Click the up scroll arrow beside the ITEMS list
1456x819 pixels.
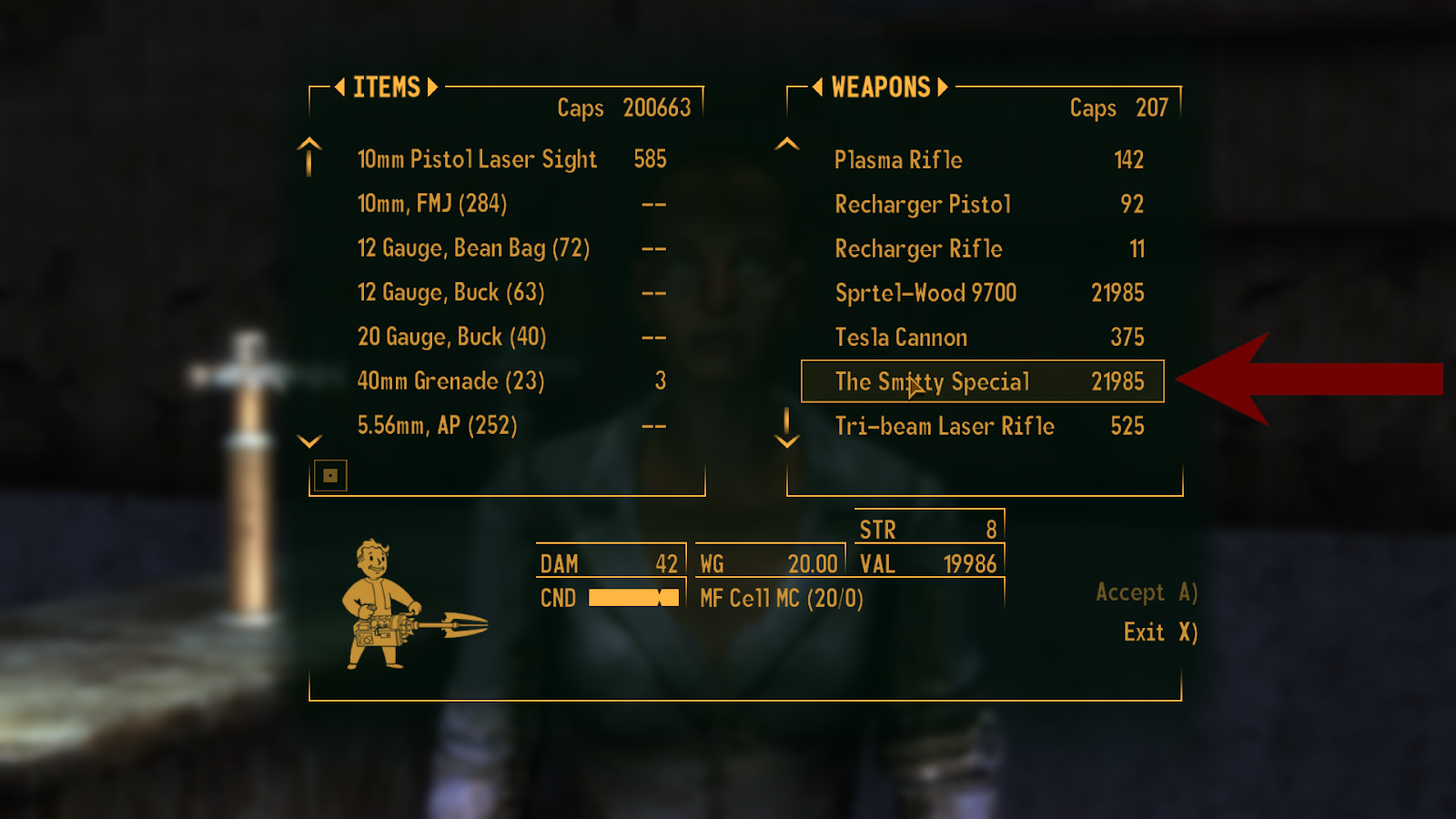pyautogui.click(x=308, y=157)
